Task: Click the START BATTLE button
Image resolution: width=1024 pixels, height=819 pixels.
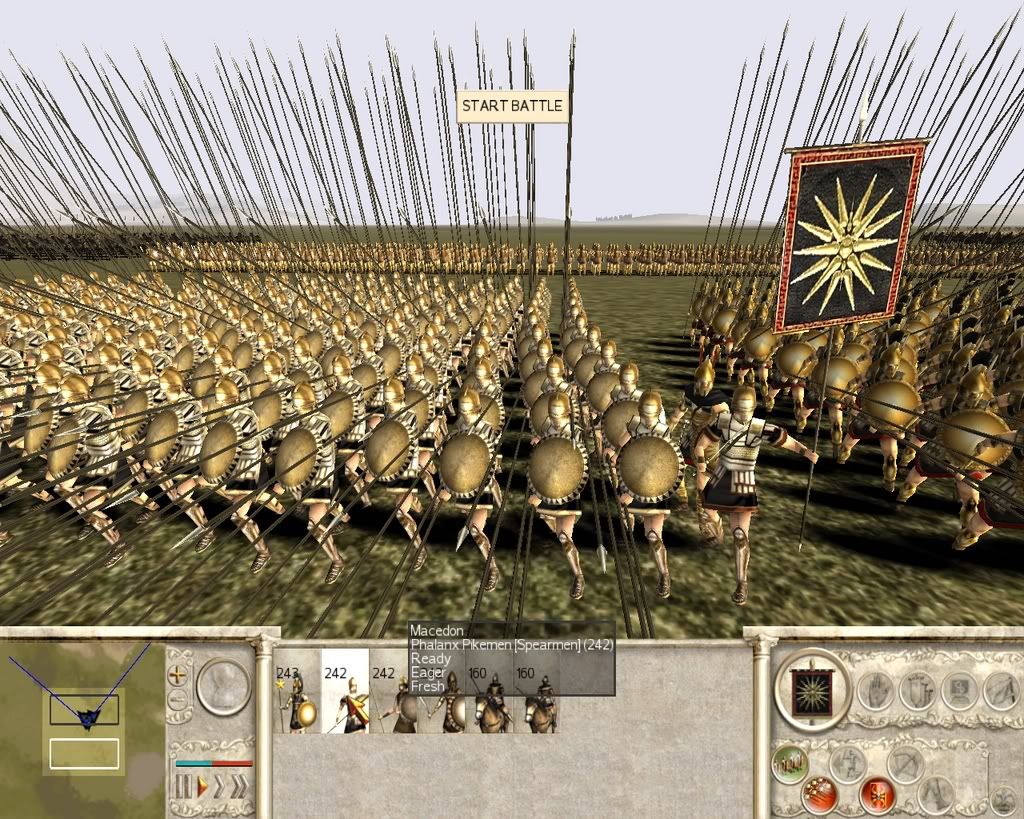Action: pos(512,106)
